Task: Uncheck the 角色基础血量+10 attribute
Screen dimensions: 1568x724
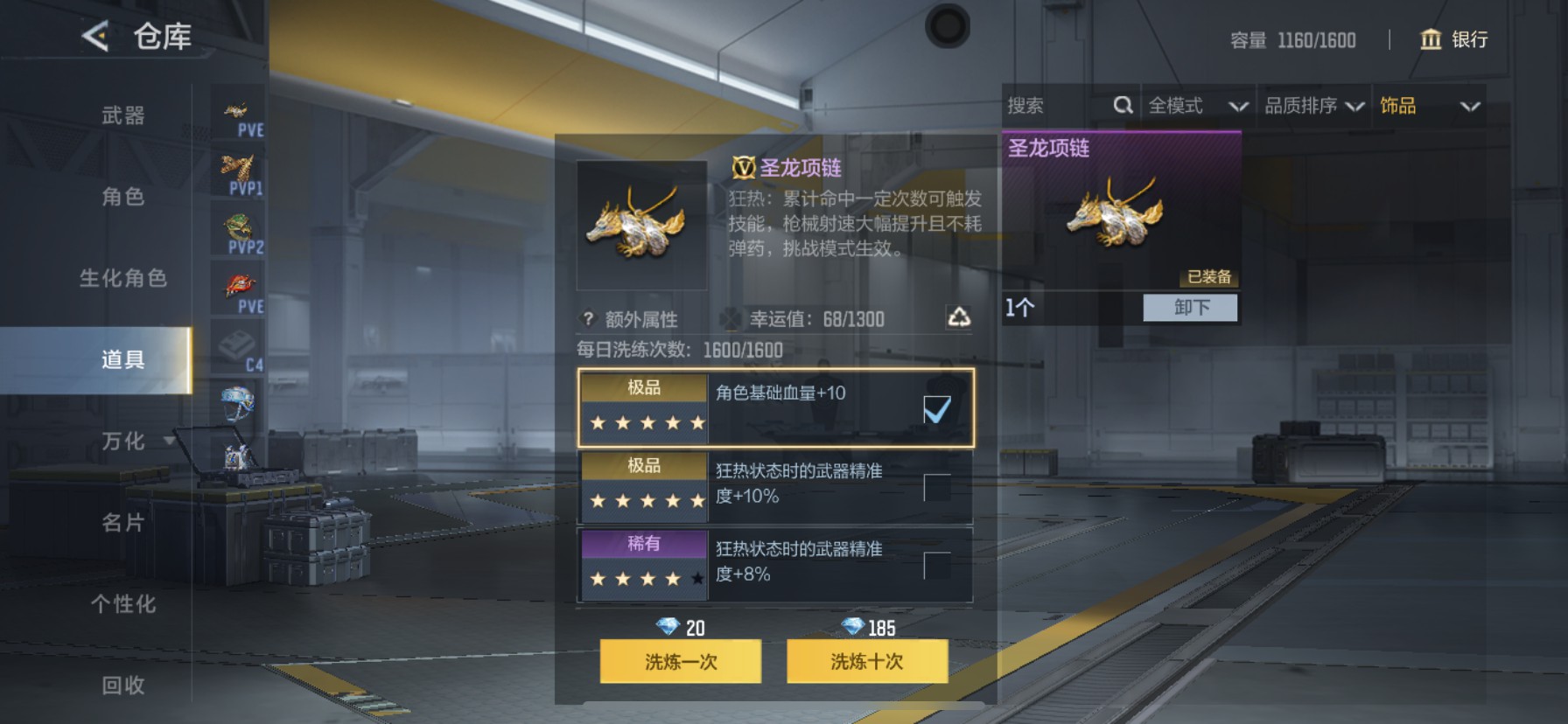Action: (x=939, y=407)
